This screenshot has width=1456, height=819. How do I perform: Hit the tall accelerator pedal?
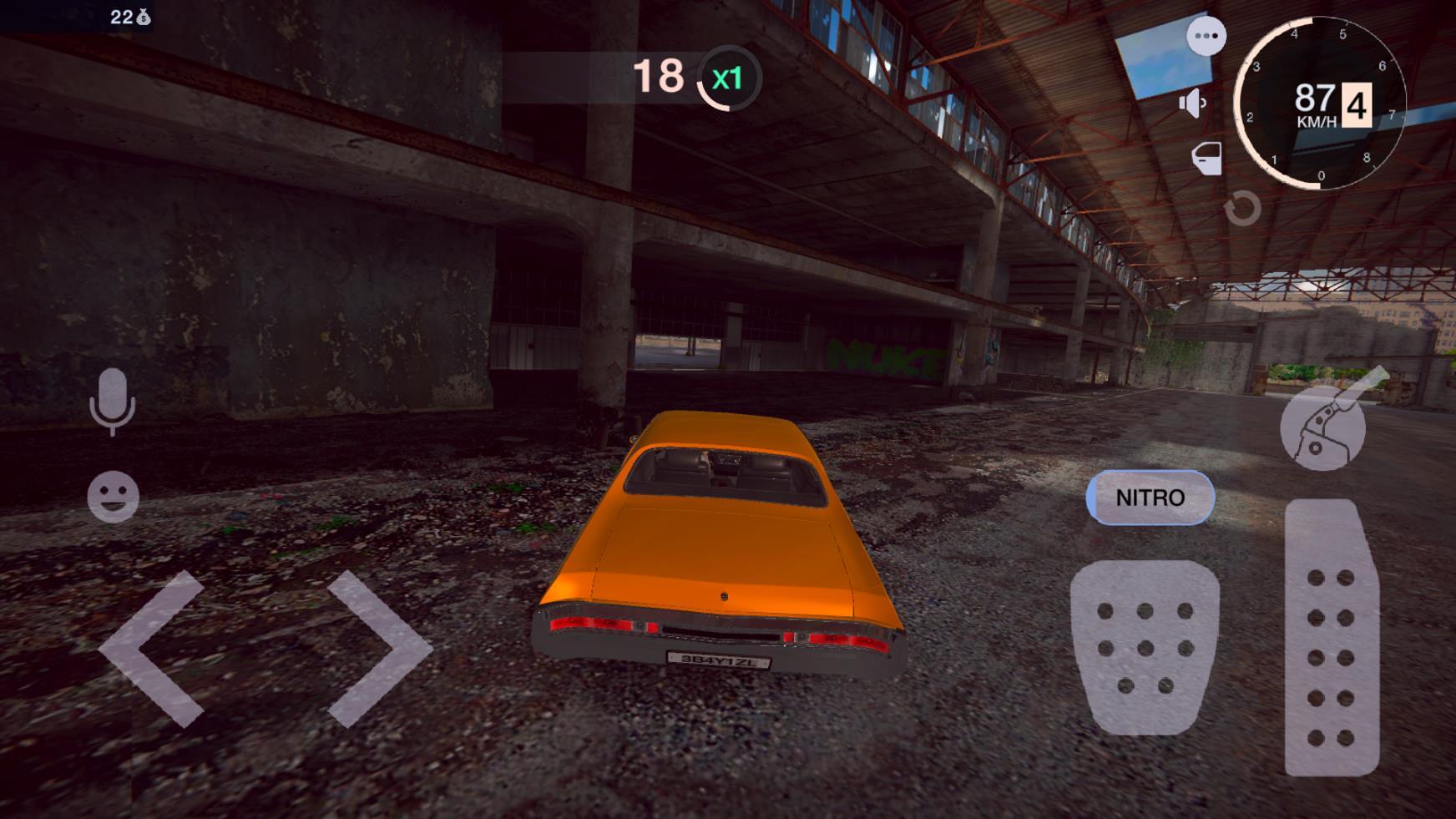point(1331,637)
